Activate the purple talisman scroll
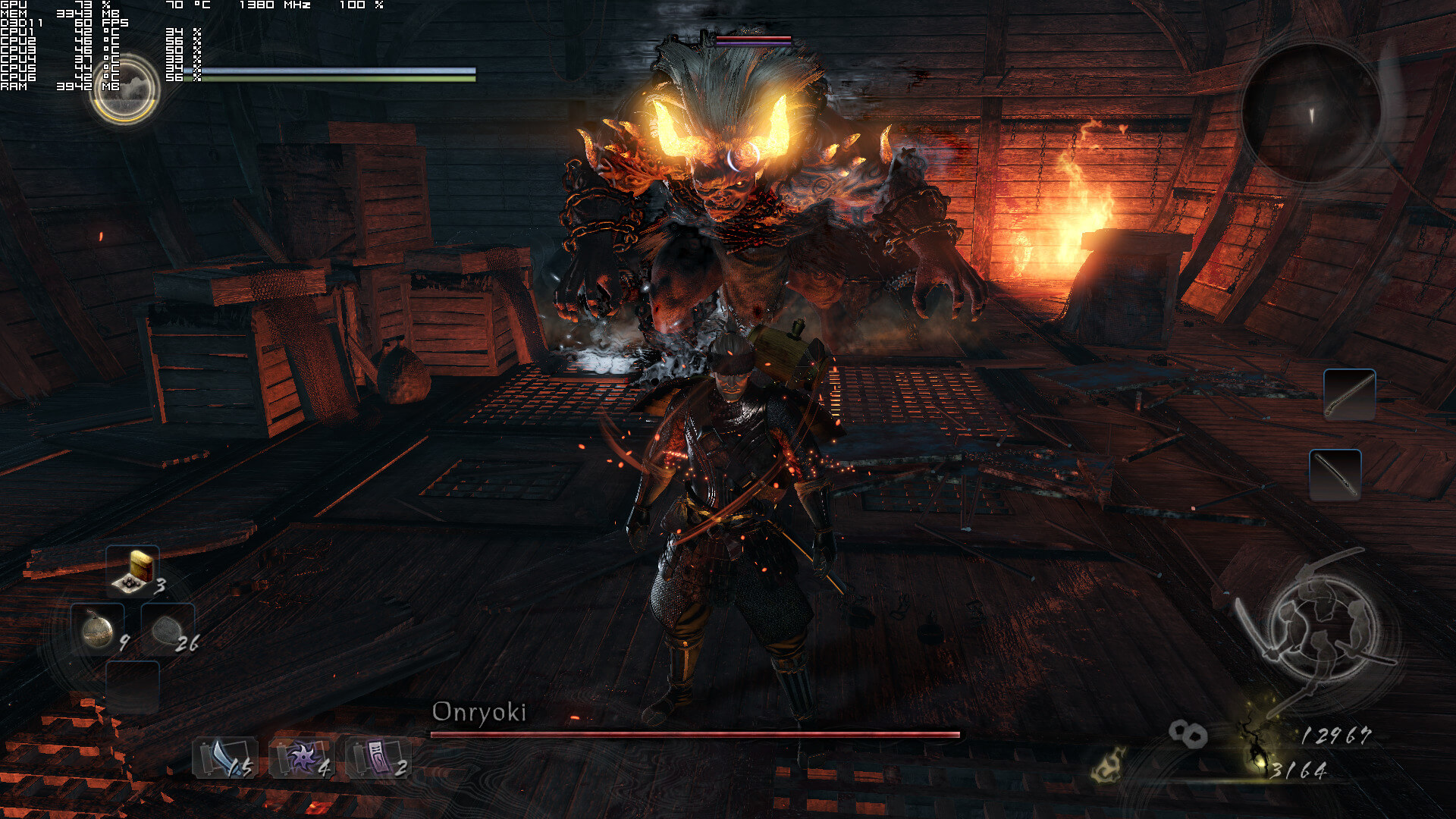Screen dimensions: 1456x819 tap(378, 758)
